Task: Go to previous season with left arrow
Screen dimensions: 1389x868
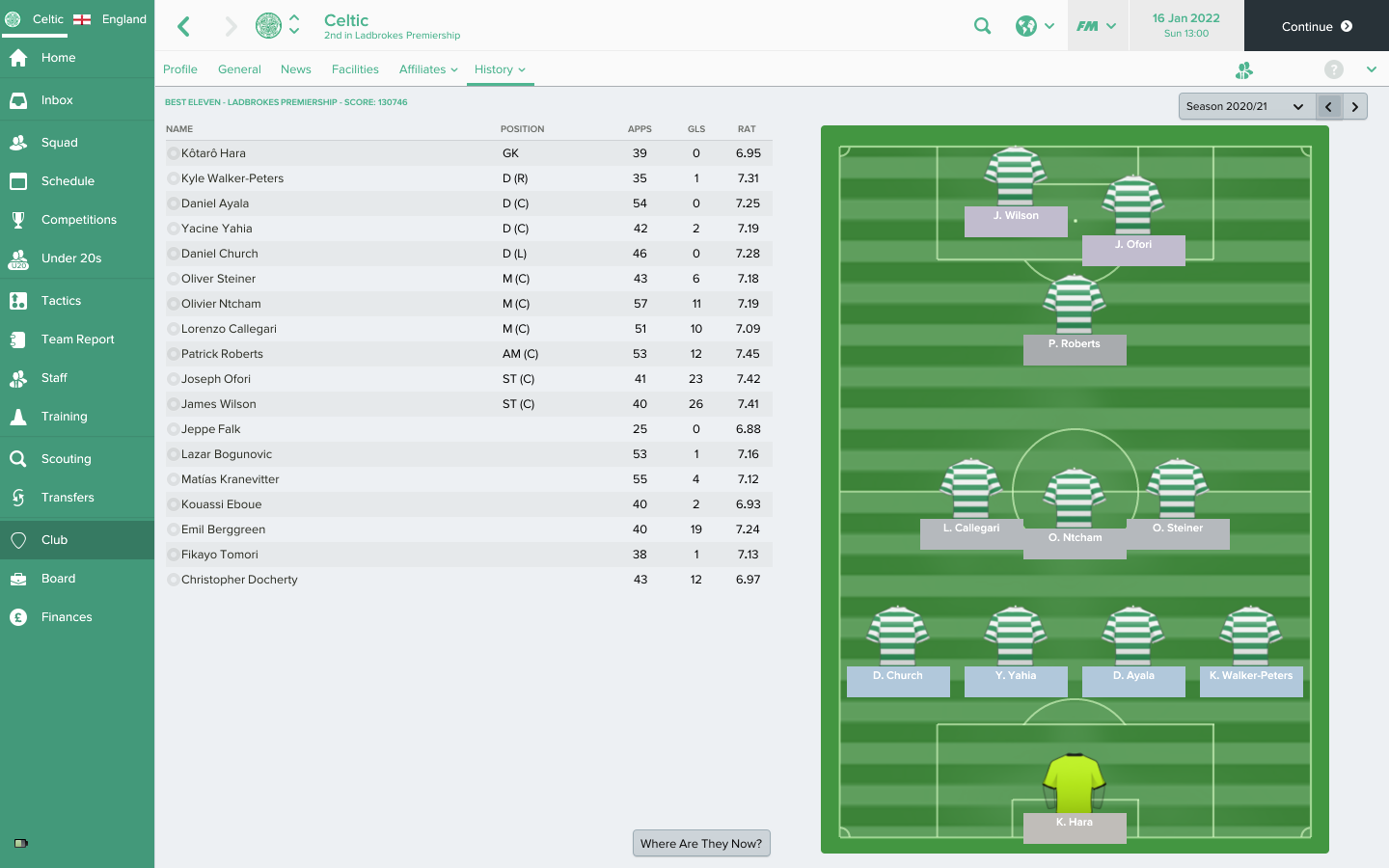Action: [1329, 106]
